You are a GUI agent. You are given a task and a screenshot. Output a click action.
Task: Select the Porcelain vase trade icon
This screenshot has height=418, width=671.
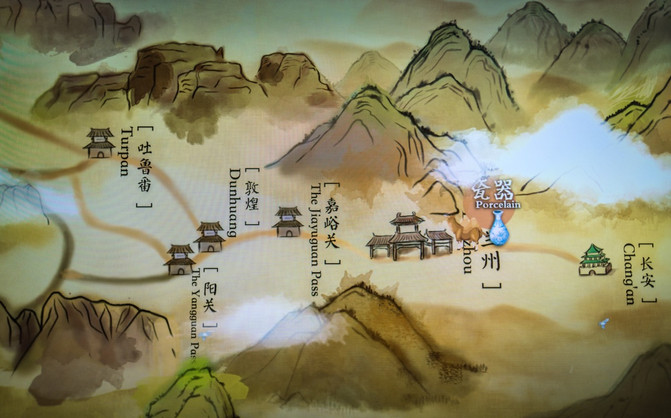click(x=498, y=228)
